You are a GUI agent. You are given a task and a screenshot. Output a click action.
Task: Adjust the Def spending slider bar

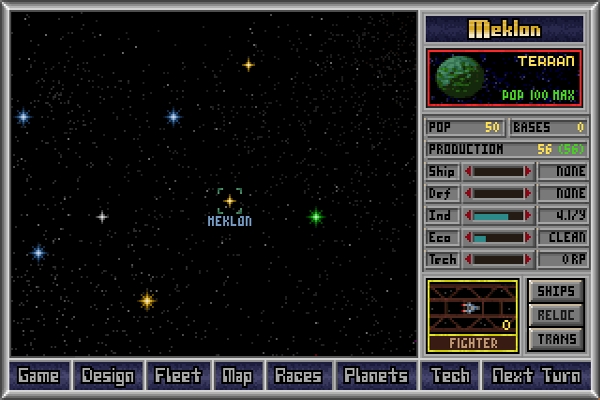click(x=498, y=193)
